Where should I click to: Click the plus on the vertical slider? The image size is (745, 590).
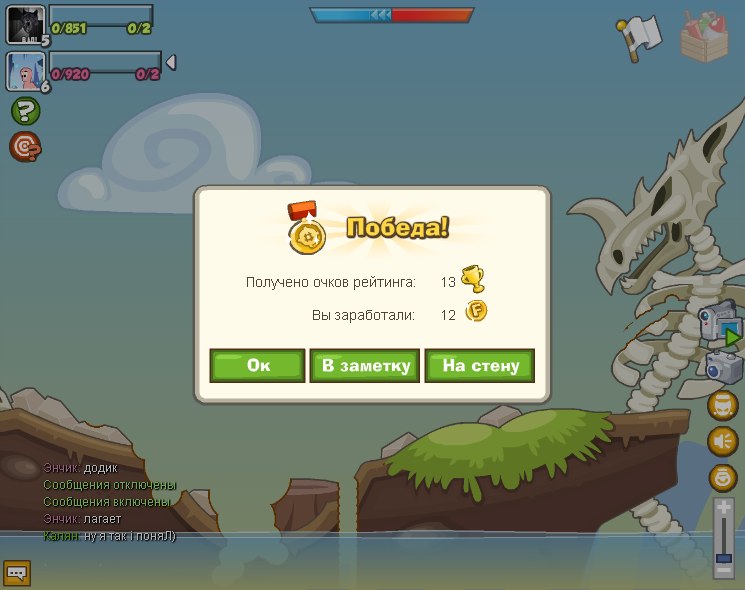724,508
